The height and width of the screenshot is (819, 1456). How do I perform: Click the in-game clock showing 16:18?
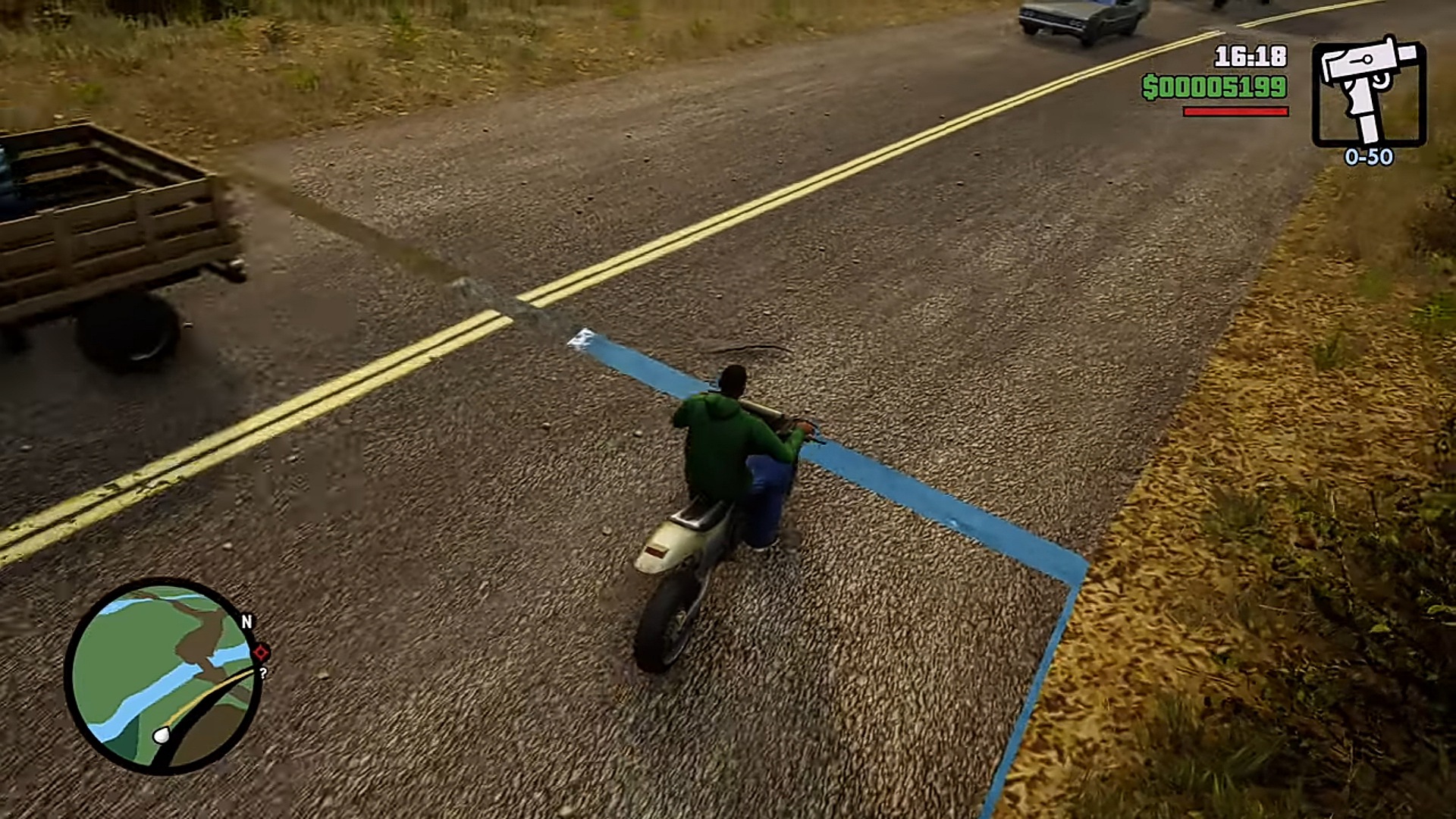tap(1250, 54)
